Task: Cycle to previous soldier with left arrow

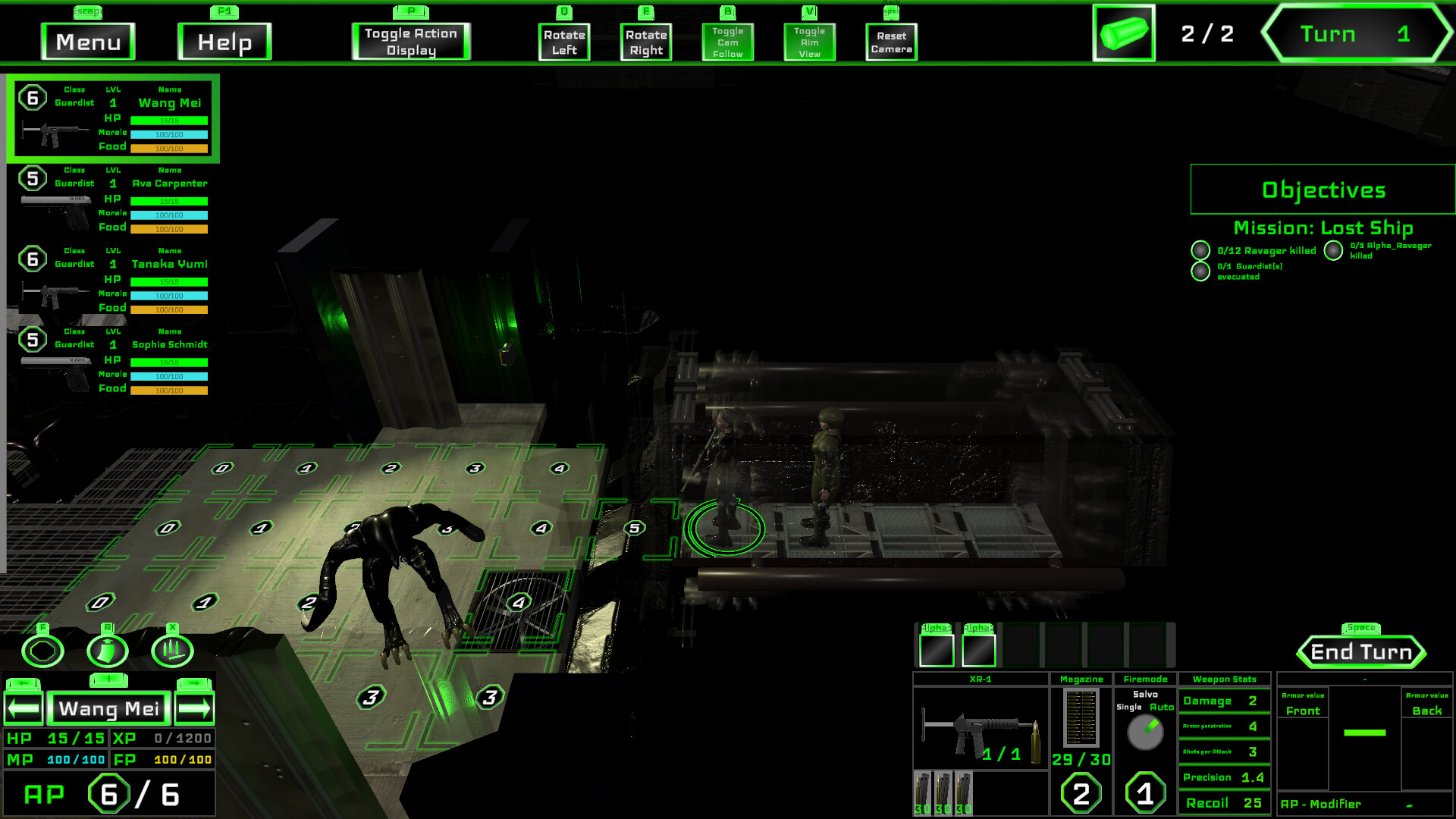Action: click(x=24, y=708)
